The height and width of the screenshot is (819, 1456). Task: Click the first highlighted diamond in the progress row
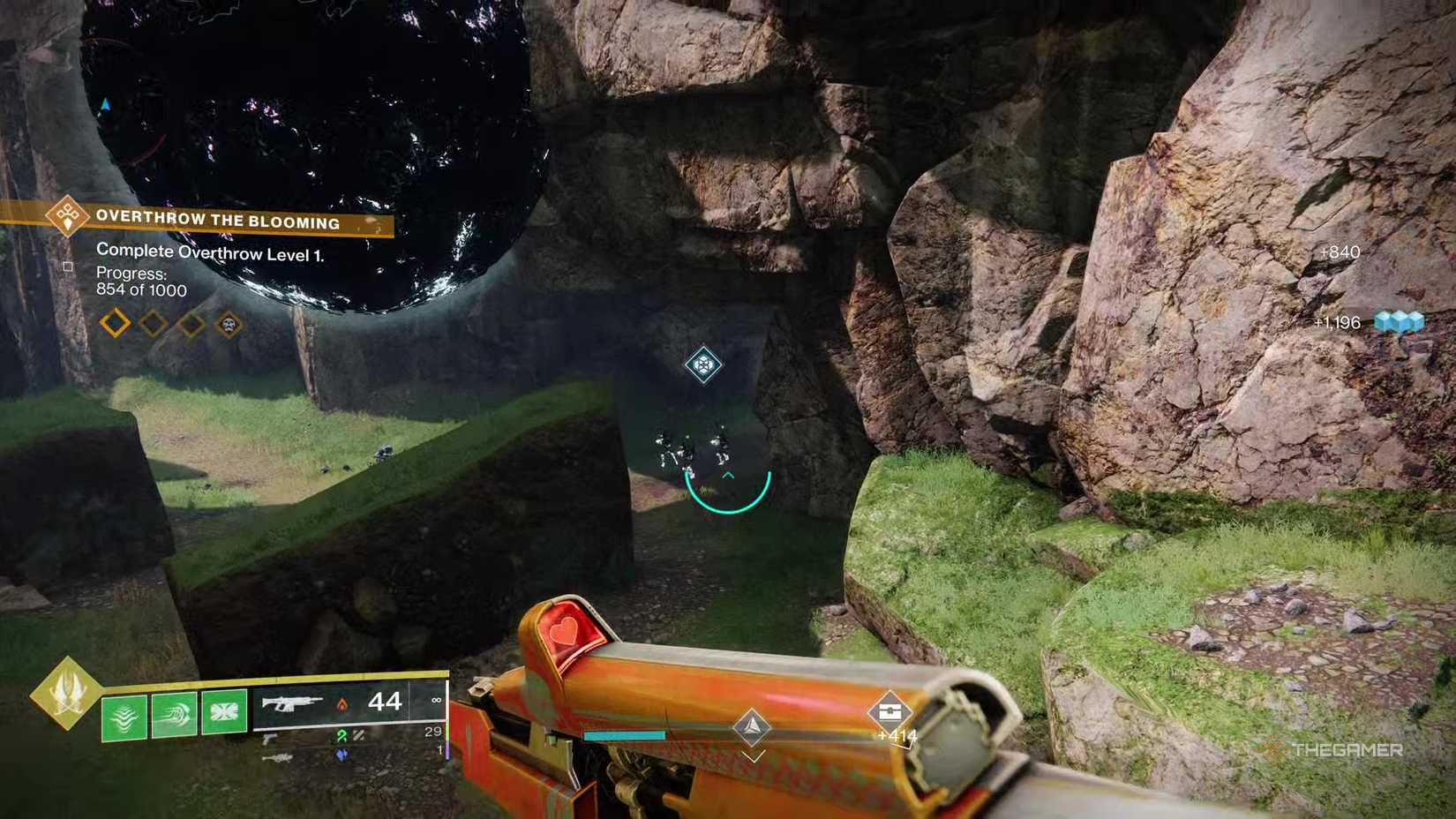pos(115,323)
